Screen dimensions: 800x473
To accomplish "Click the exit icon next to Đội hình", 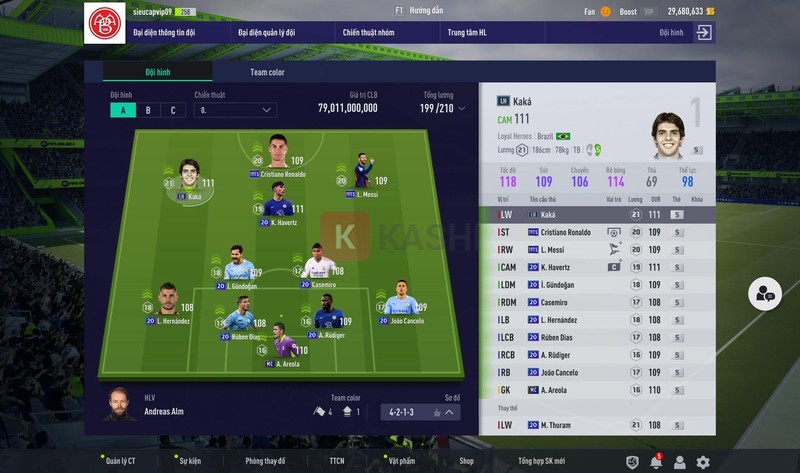I will point(705,33).
